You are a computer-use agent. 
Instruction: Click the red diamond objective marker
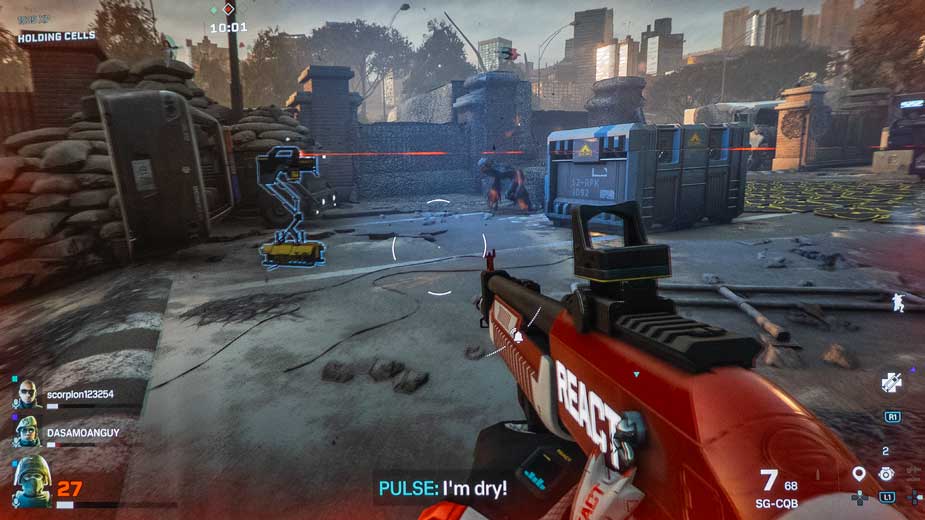click(x=228, y=9)
